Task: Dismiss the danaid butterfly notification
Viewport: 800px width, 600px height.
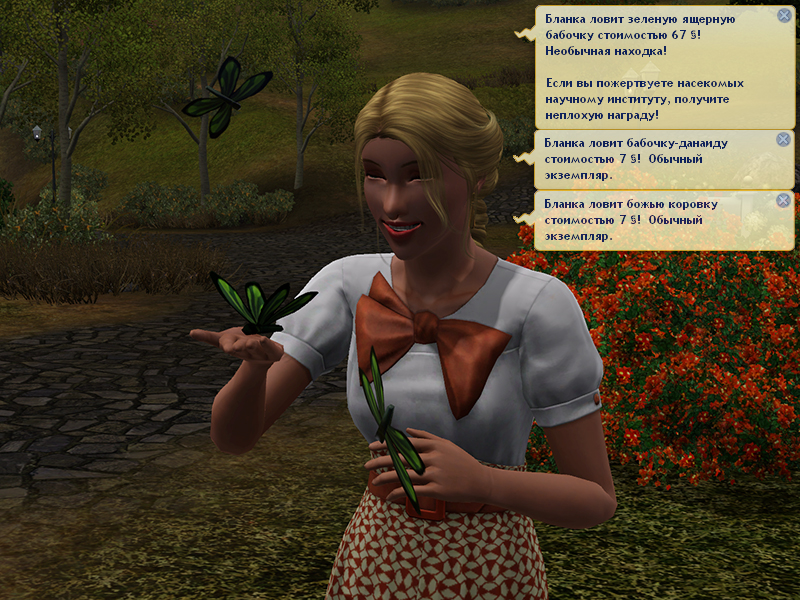Action: tap(783, 140)
